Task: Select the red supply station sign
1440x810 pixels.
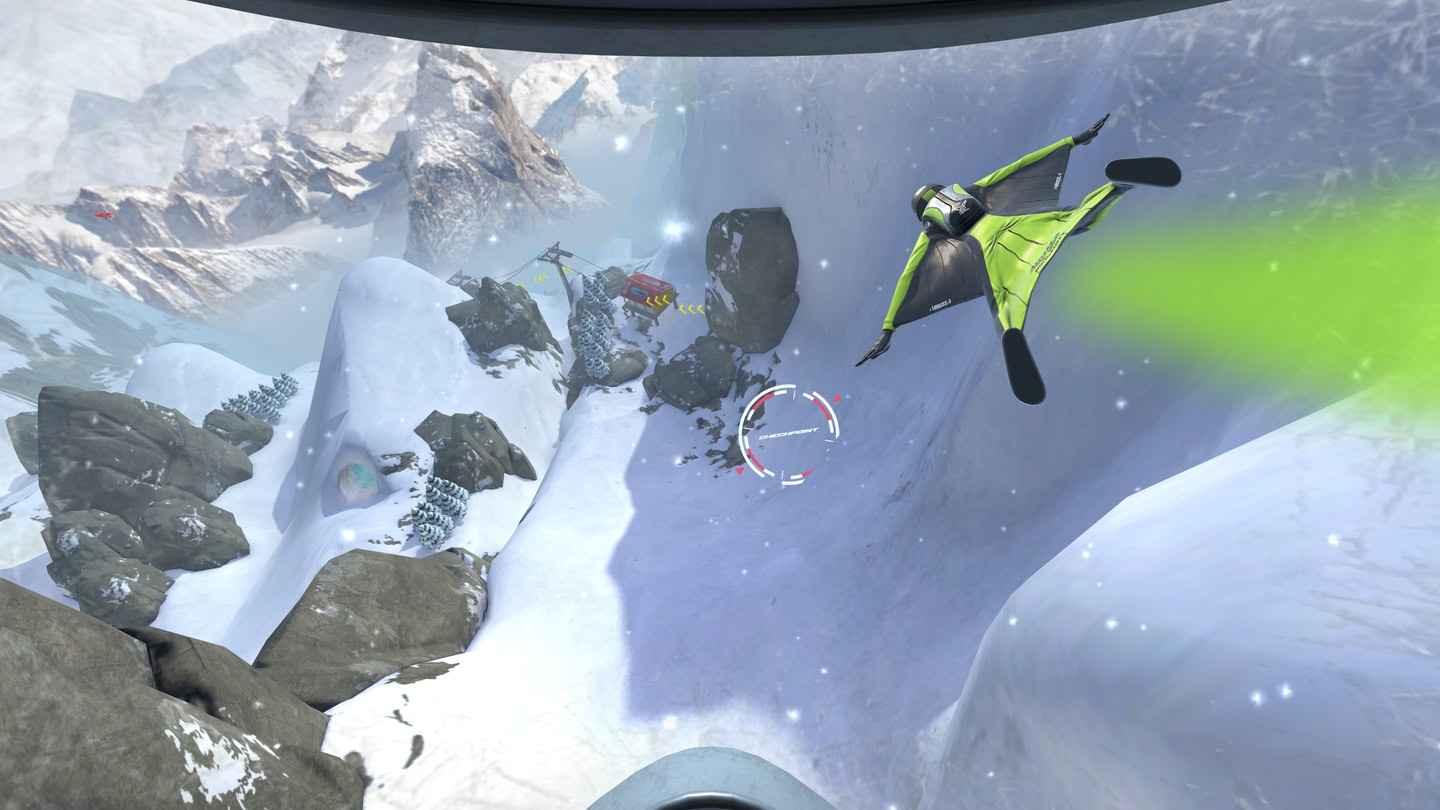Action: [x=648, y=283]
